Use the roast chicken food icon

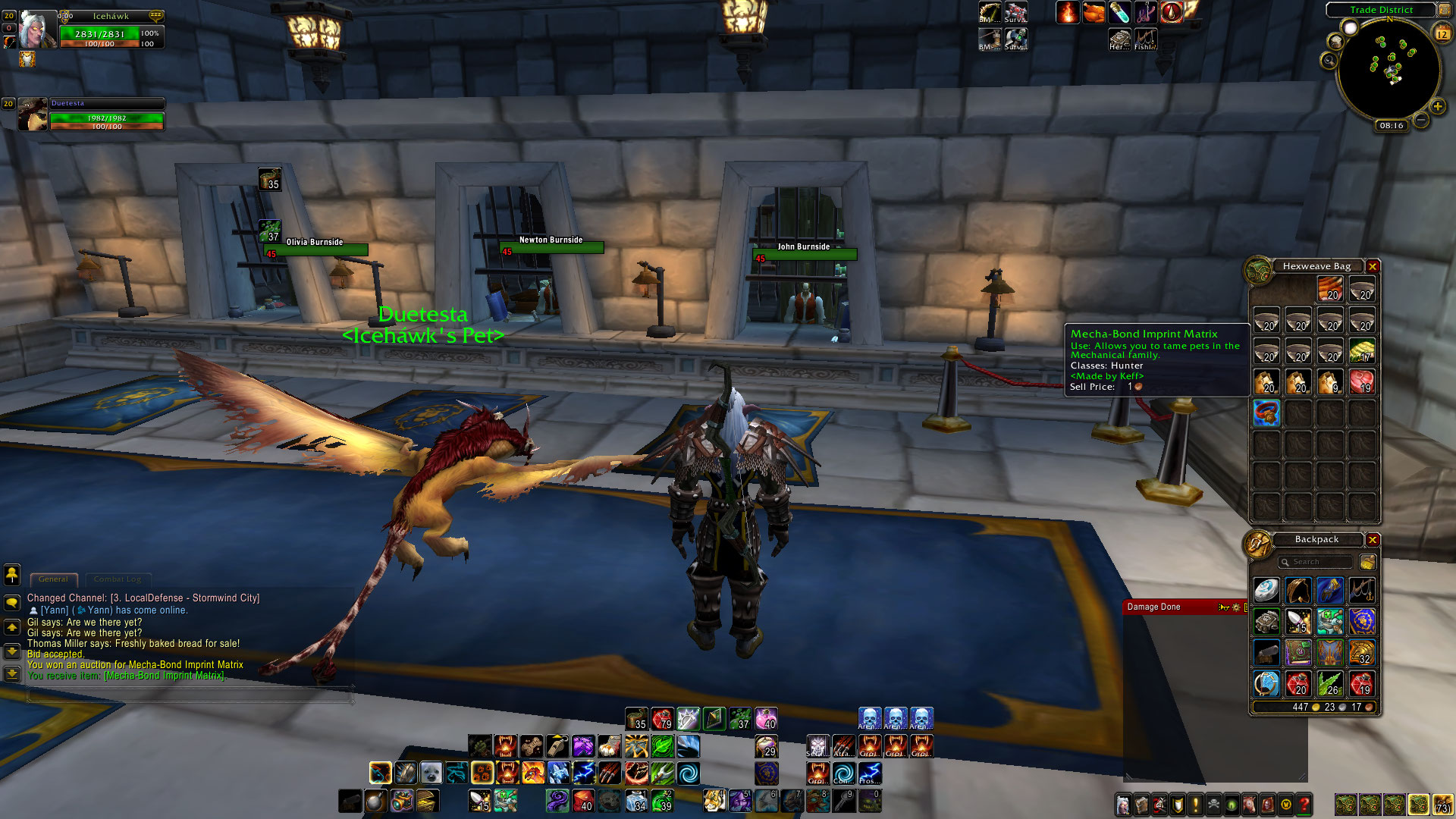tap(1094, 13)
